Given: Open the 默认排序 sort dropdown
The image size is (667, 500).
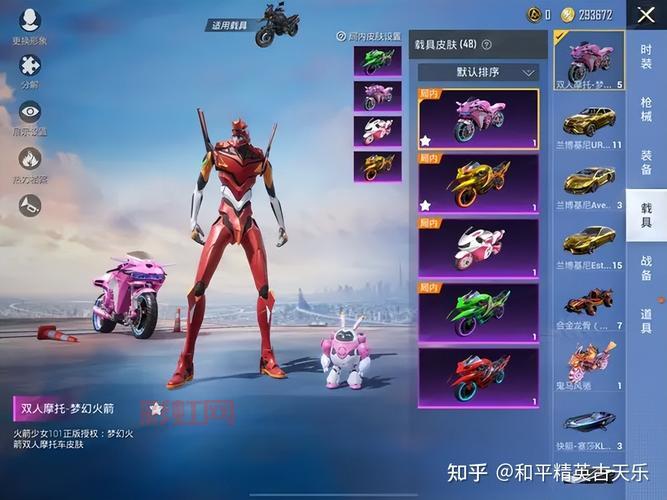Looking at the screenshot, I should pyautogui.click(x=478, y=73).
